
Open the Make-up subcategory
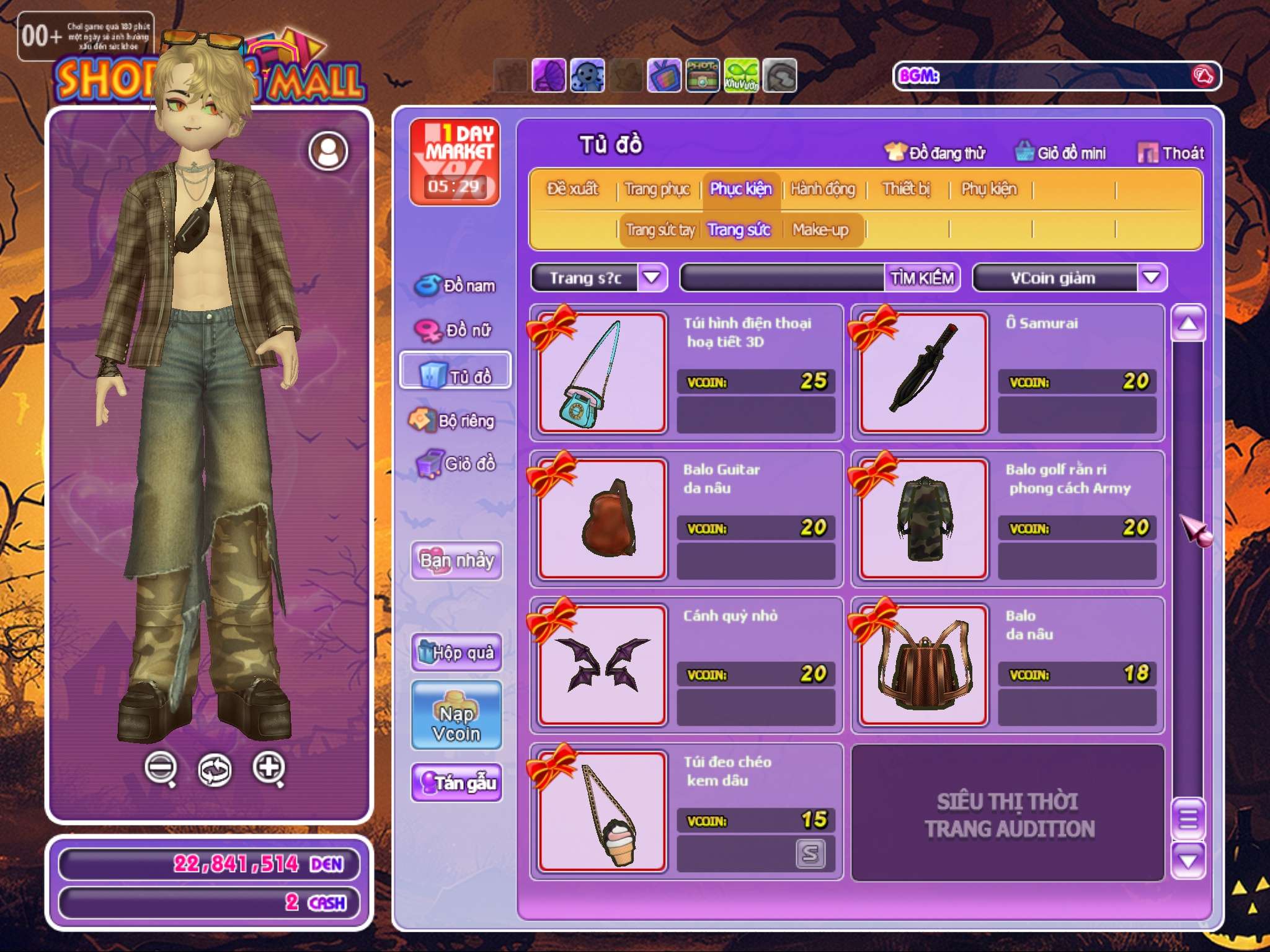(820, 230)
